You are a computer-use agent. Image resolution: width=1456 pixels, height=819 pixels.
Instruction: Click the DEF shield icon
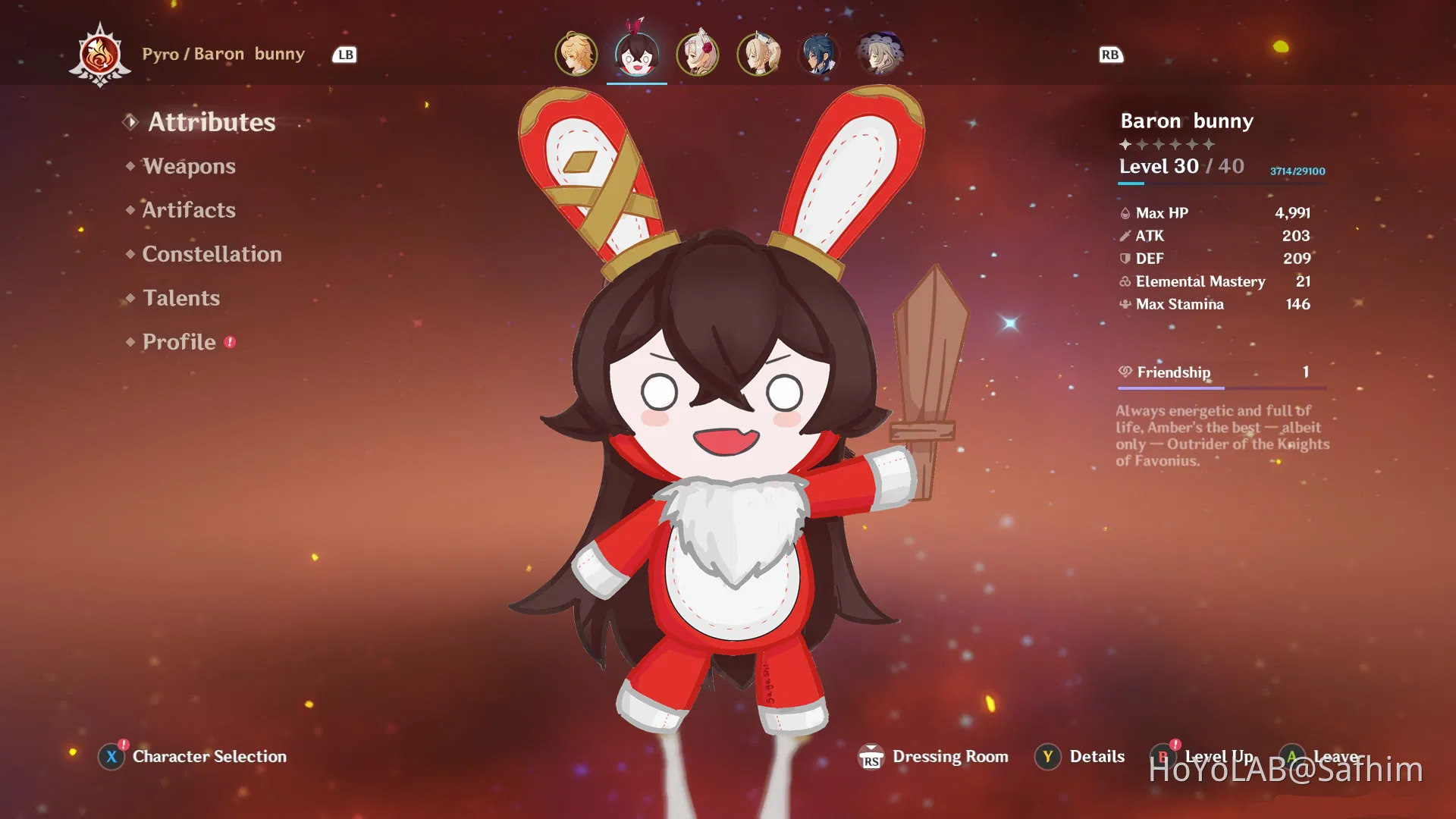[x=1124, y=259]
